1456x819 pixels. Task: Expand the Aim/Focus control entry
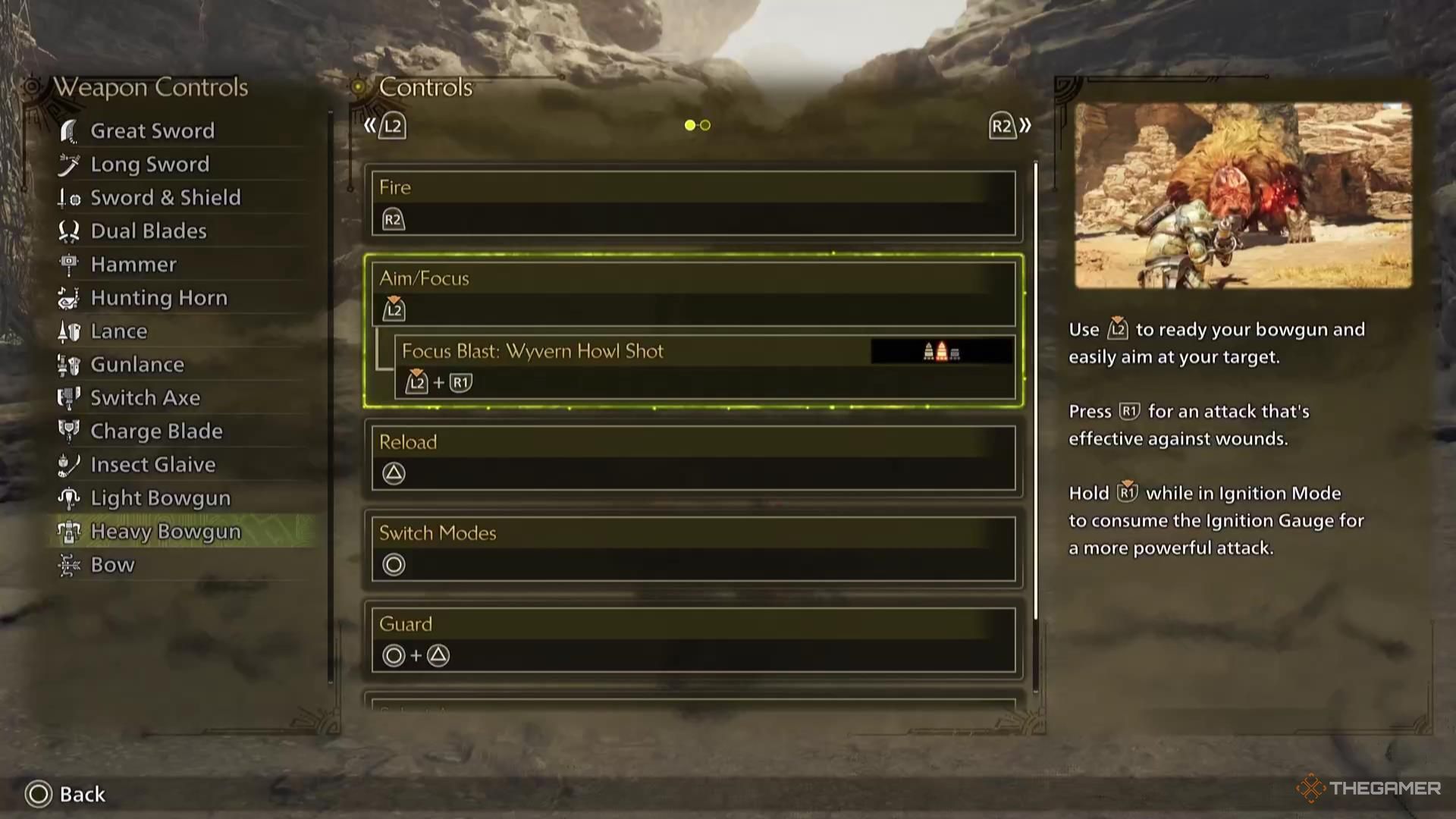pos(695,293)
